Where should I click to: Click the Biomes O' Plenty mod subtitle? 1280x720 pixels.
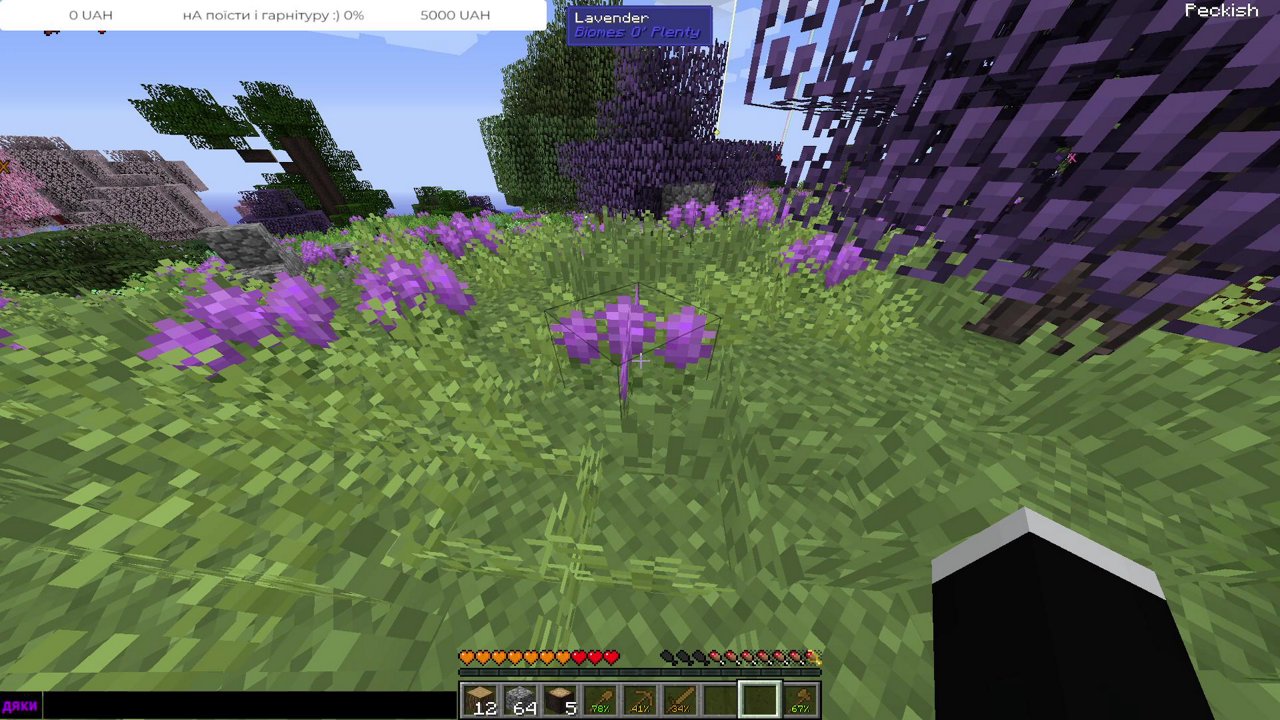pos(638,32)
